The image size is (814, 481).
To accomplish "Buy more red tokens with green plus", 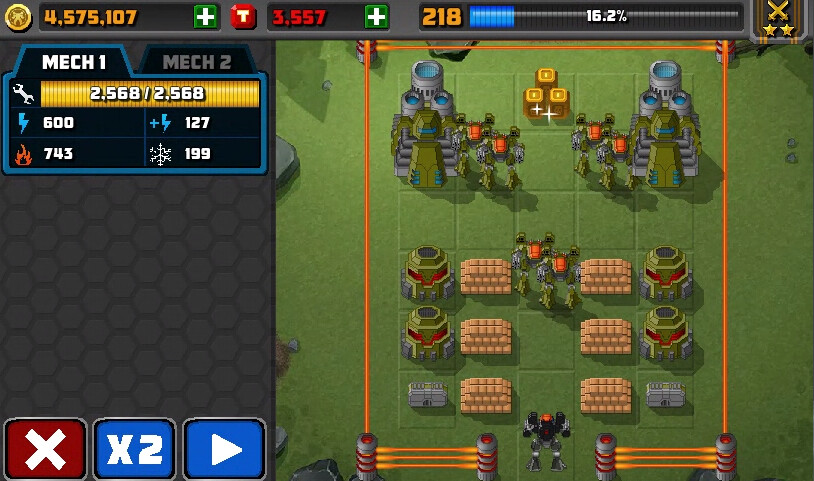I will pos(376,16).
